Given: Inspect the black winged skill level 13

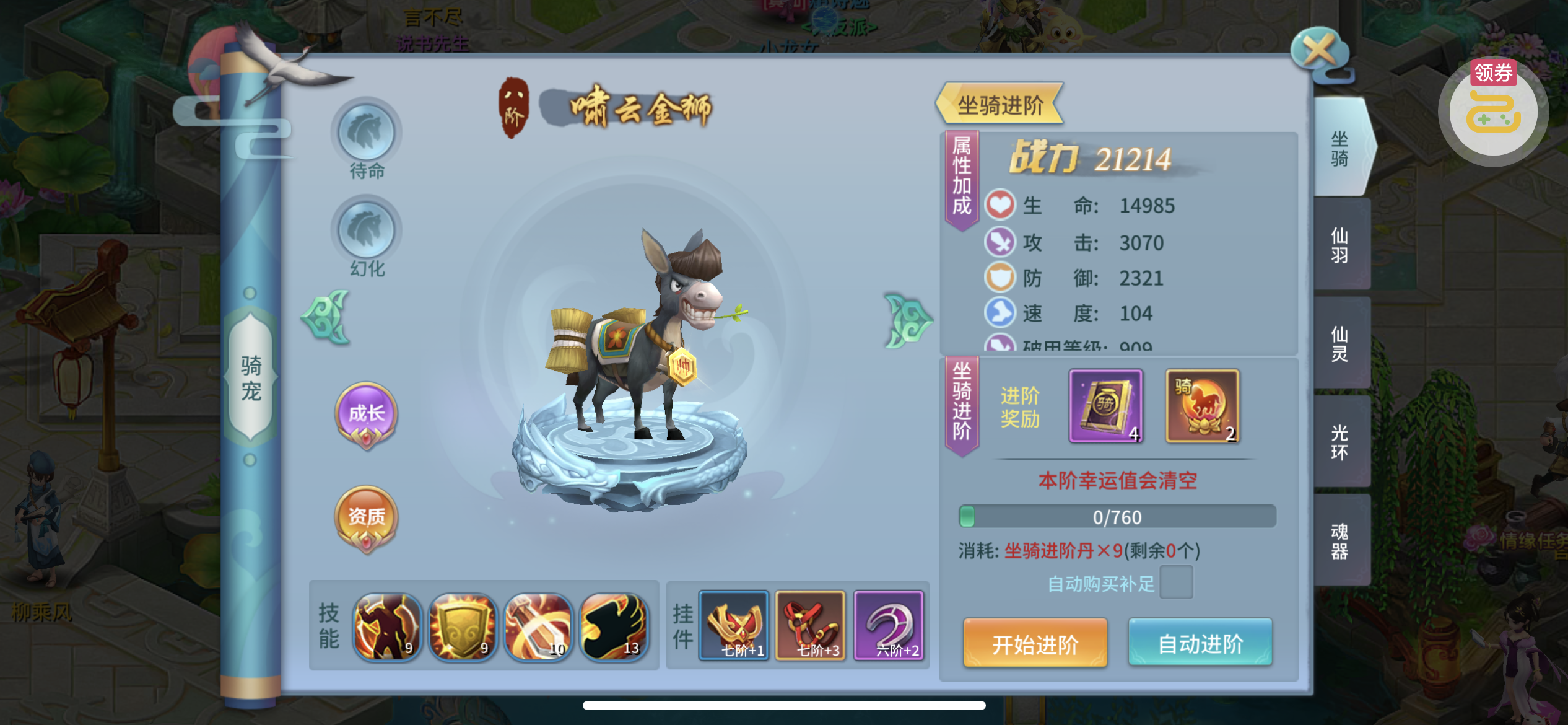Looking at the screenshot, I should [614, 626].
